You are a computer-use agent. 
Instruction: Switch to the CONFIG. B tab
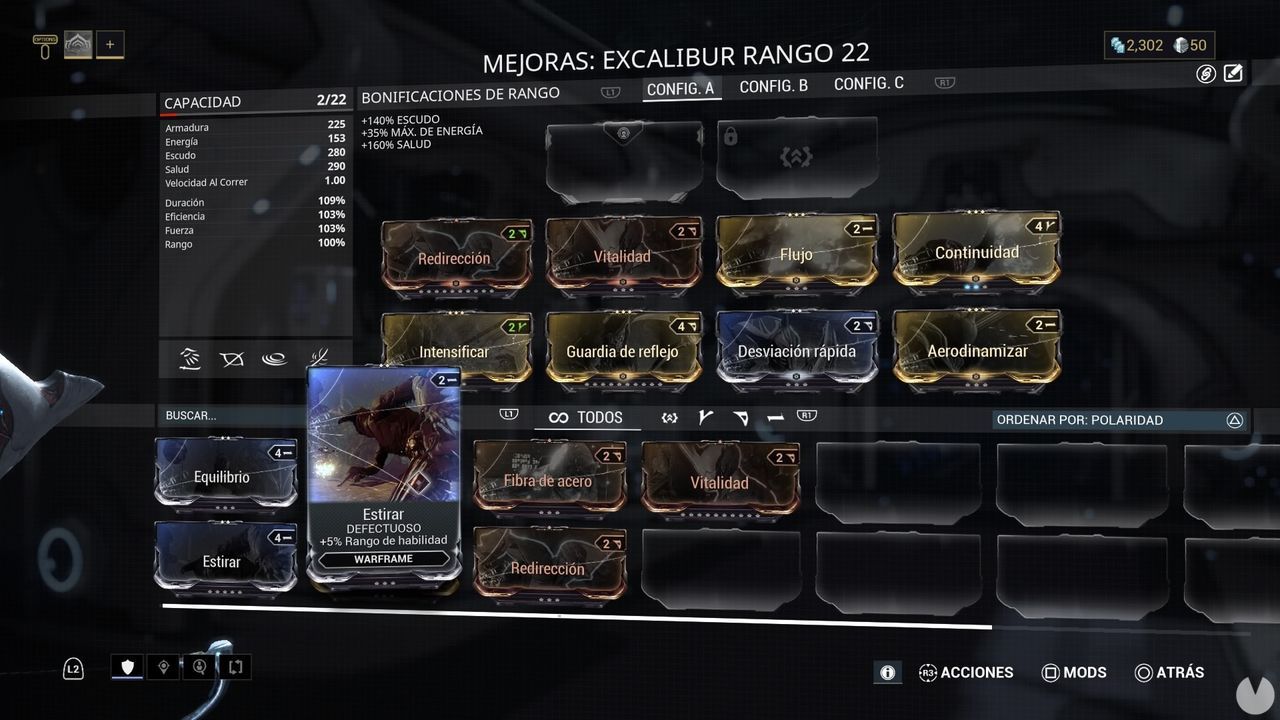773,86
